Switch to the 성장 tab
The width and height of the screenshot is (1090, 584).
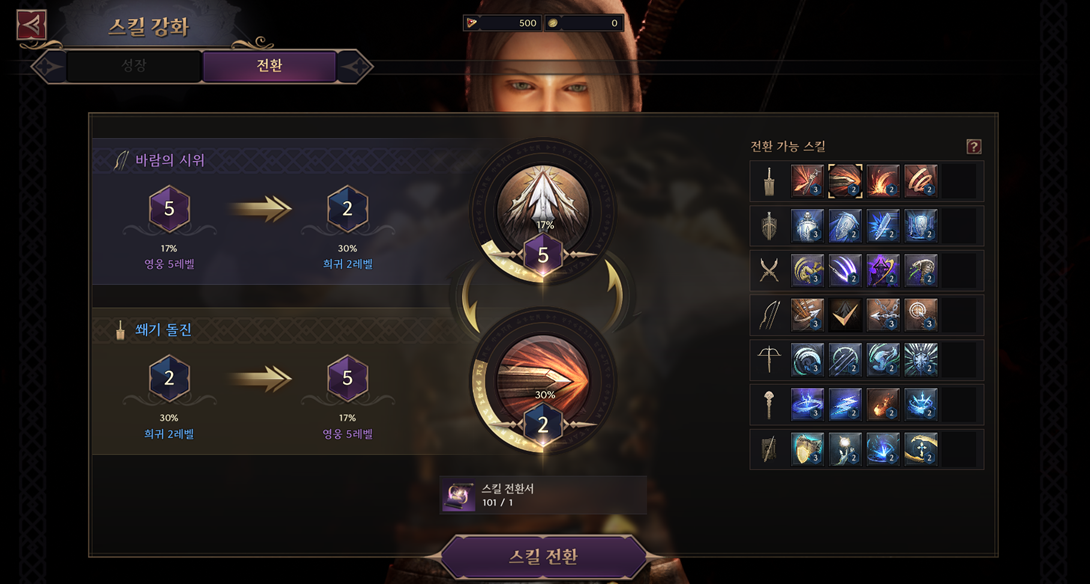pos(133,67)
